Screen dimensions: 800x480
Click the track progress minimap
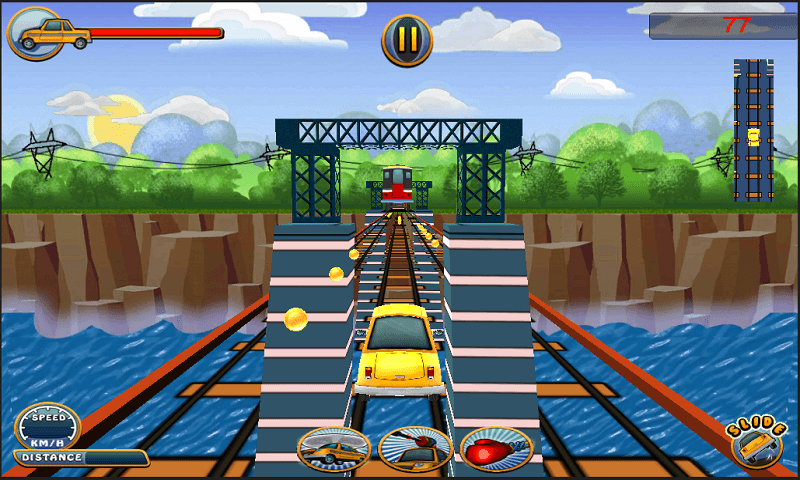pyautogui.click(x=753, y=130)
